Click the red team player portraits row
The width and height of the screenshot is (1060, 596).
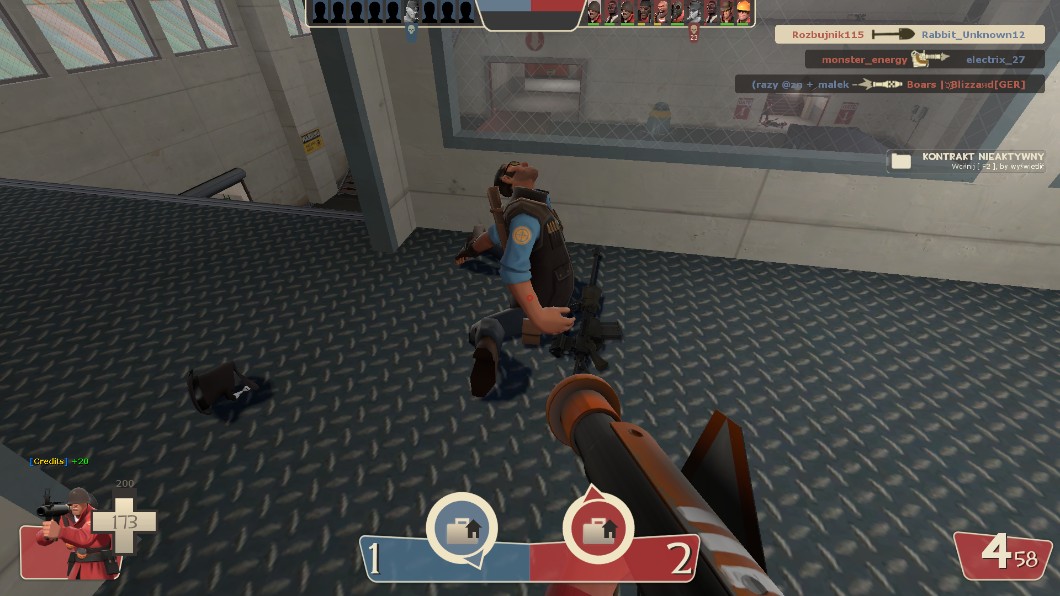pos(668,12)
